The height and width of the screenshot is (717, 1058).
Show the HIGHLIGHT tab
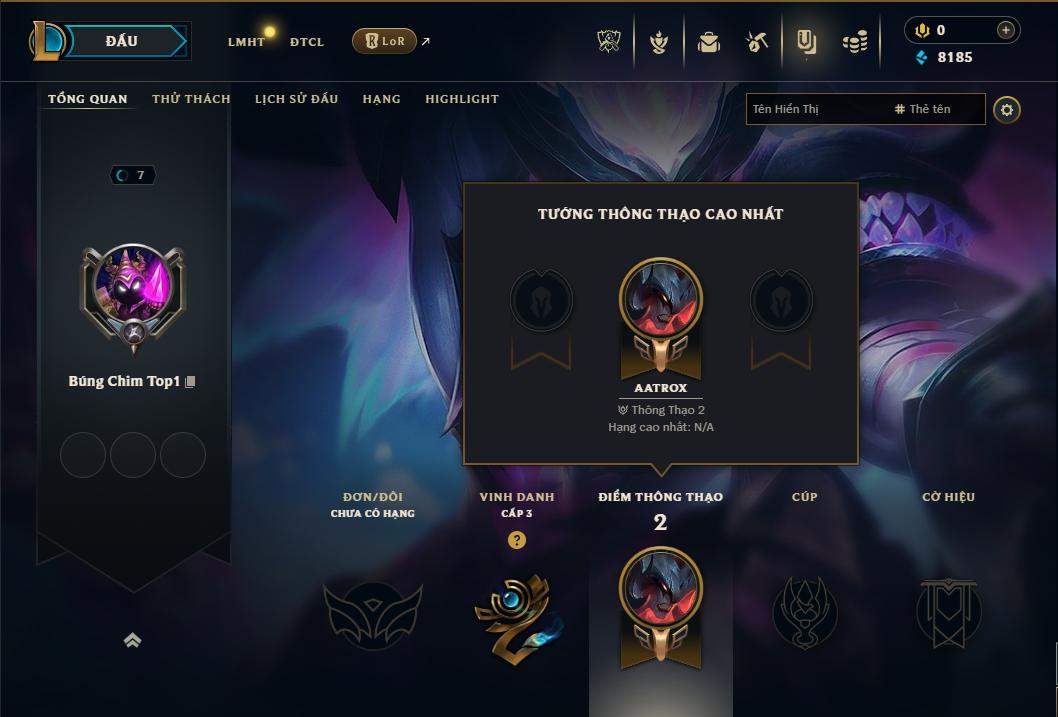tap(462, 99)
